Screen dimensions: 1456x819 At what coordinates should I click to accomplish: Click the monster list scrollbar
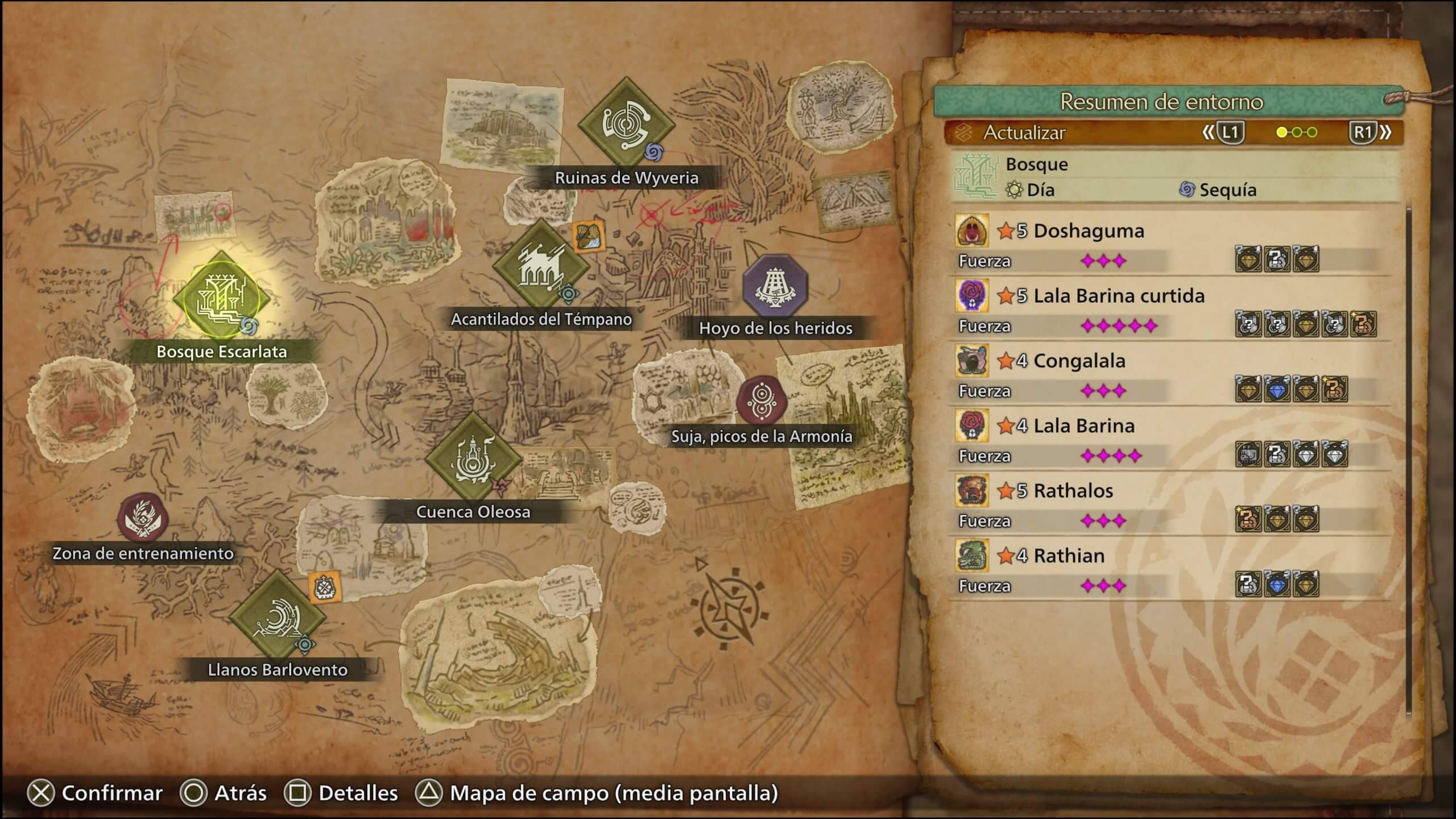[x=1408, y=455]
